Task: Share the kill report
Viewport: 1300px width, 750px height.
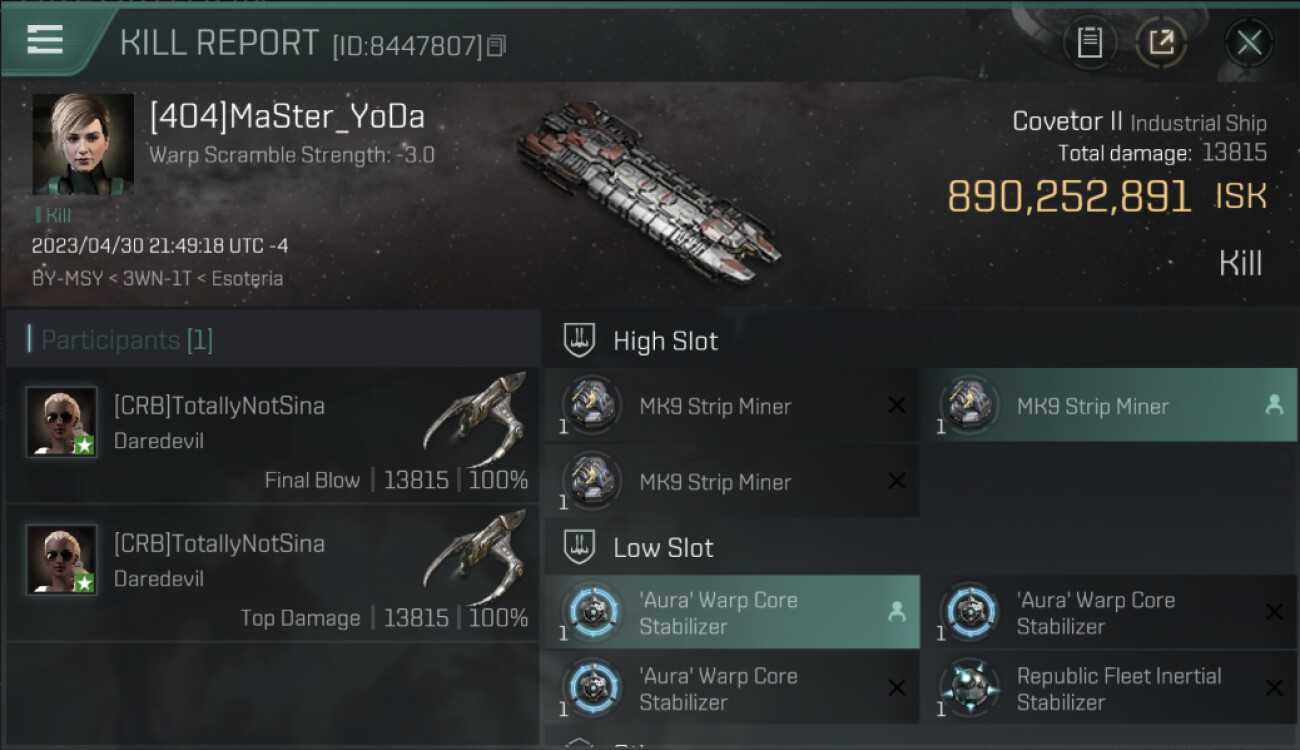Action: point(1161,42)
